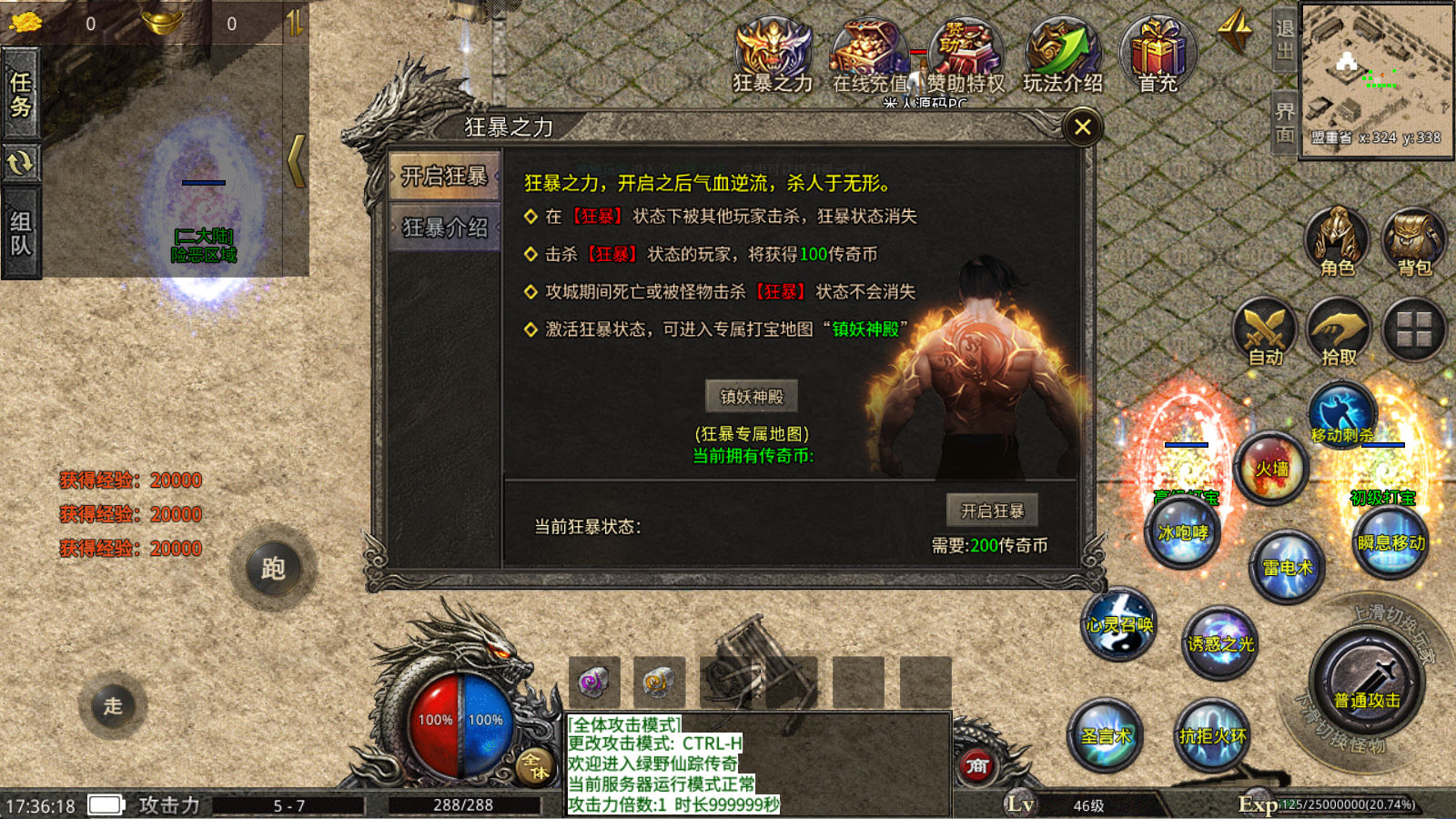Viewport: 1456px width, 819px height.
Task: Open the 角色 character sheet
Action: click(1338, 241)
